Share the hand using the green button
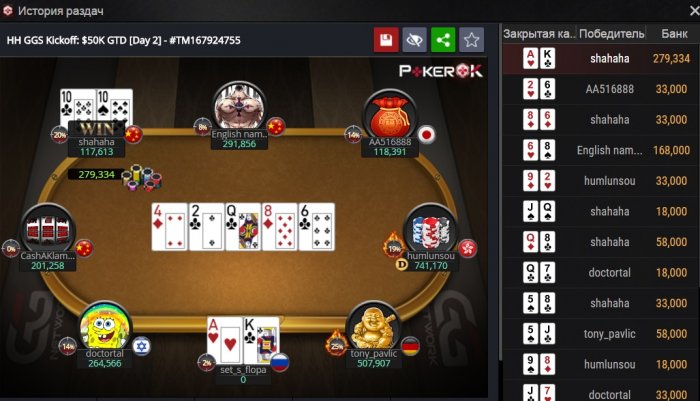 click(x=443, y=40)
